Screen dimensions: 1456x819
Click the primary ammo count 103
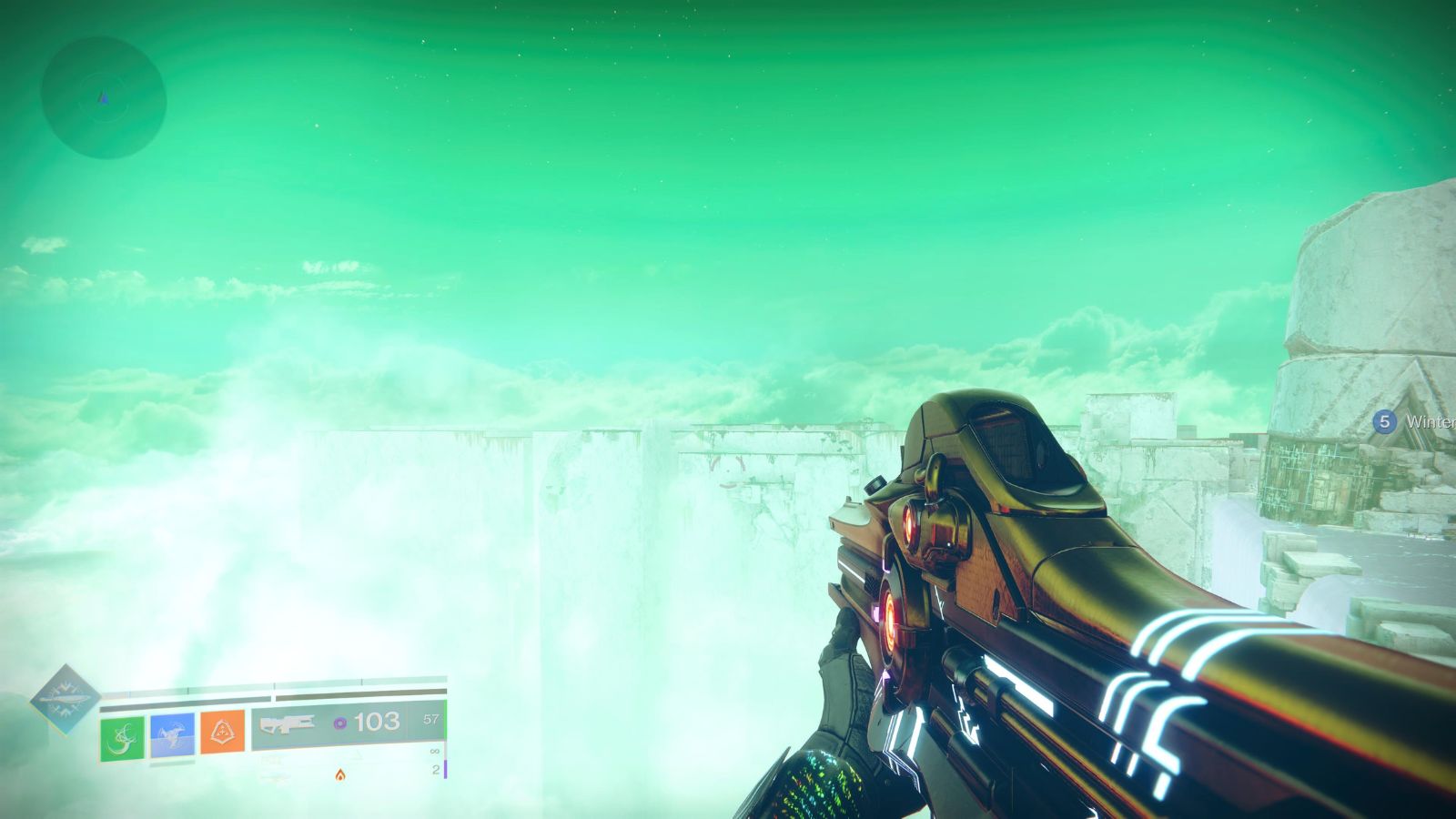coord(378,722)
